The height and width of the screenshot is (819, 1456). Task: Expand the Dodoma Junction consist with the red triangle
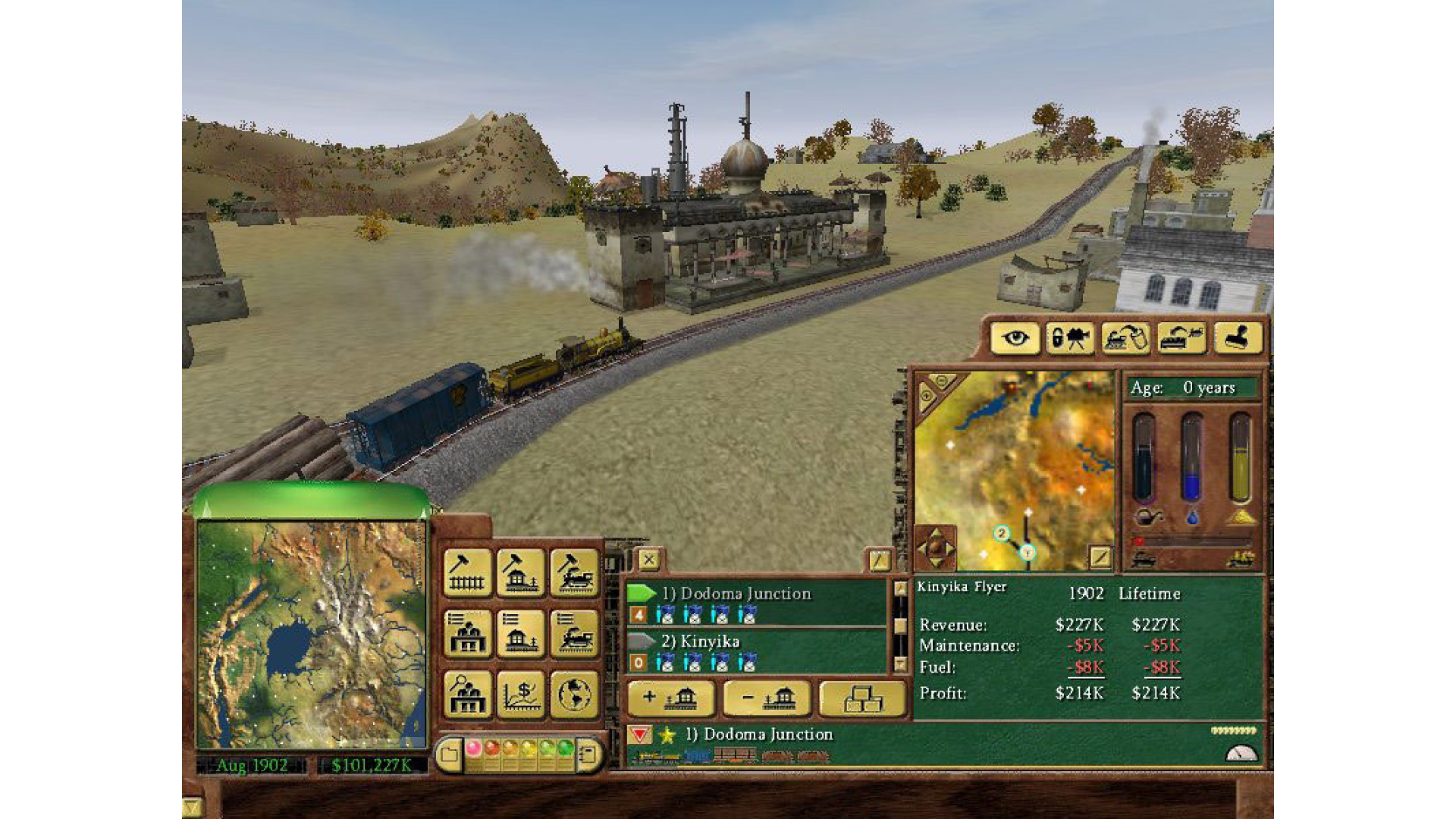coord(641,734)
